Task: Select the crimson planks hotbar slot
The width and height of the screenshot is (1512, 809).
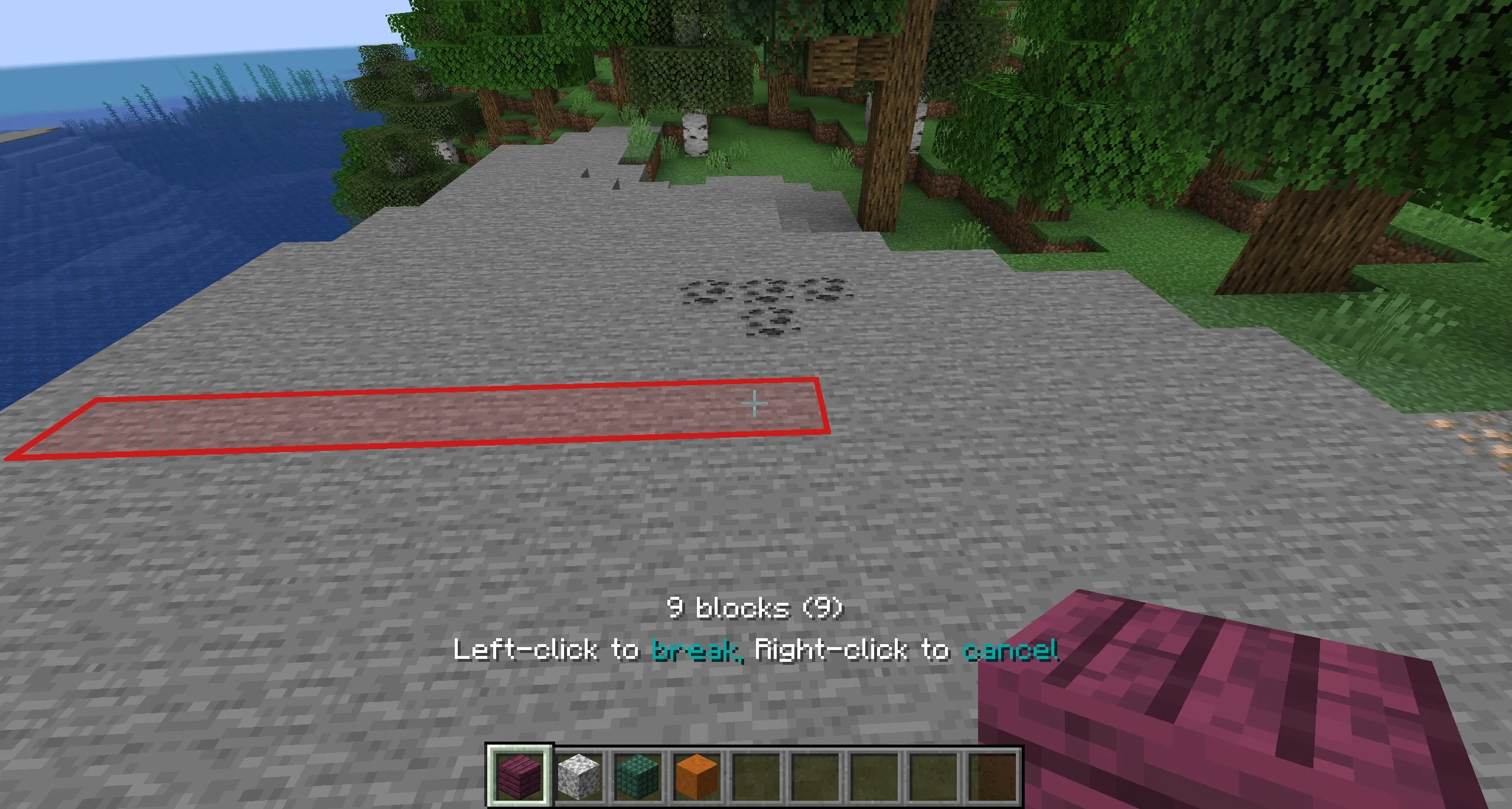Action: pyautogui.click(x=519, y=775)
